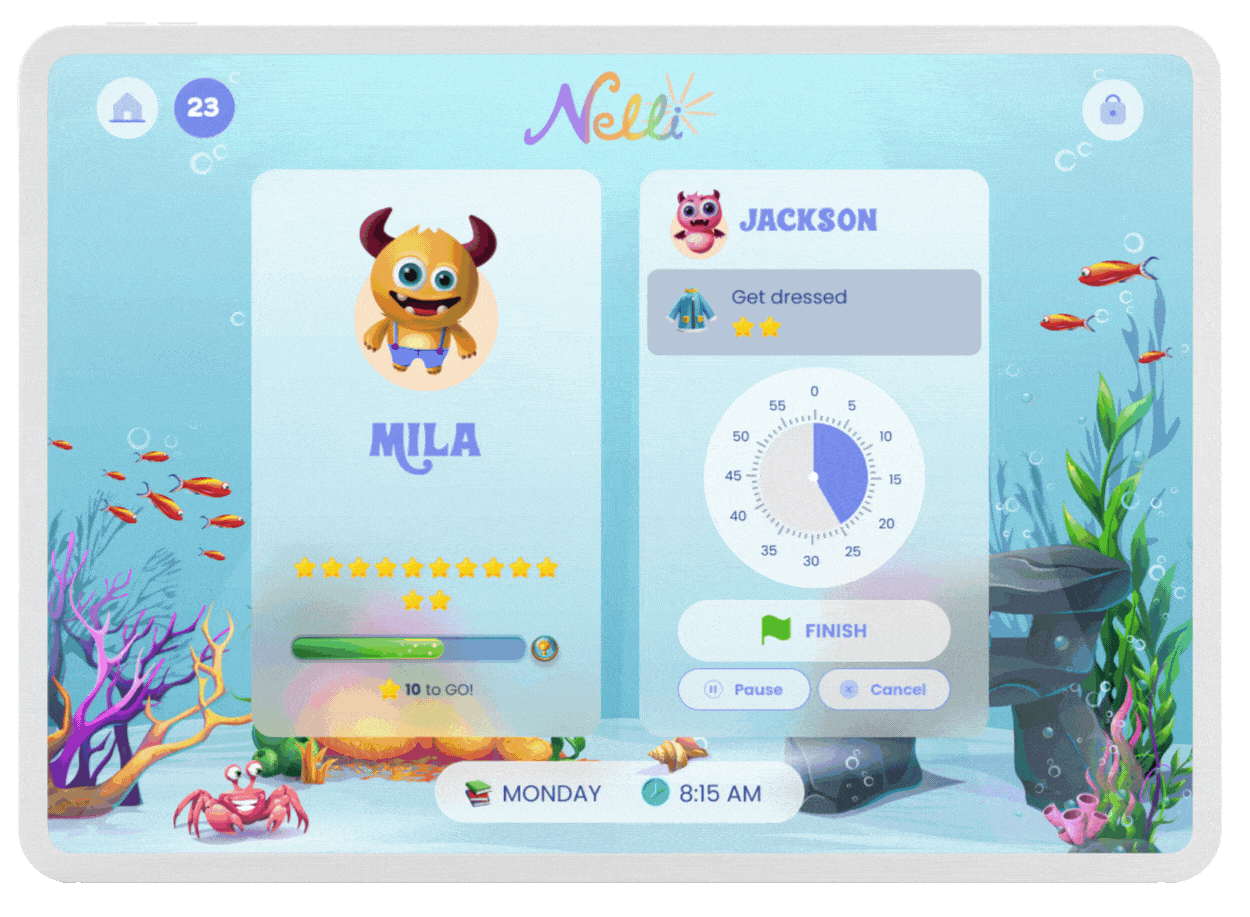Finish Jackson's Get dressed task
Image resolution: width=1250 pixels, height=917 pixels.
tap(813, 631)
